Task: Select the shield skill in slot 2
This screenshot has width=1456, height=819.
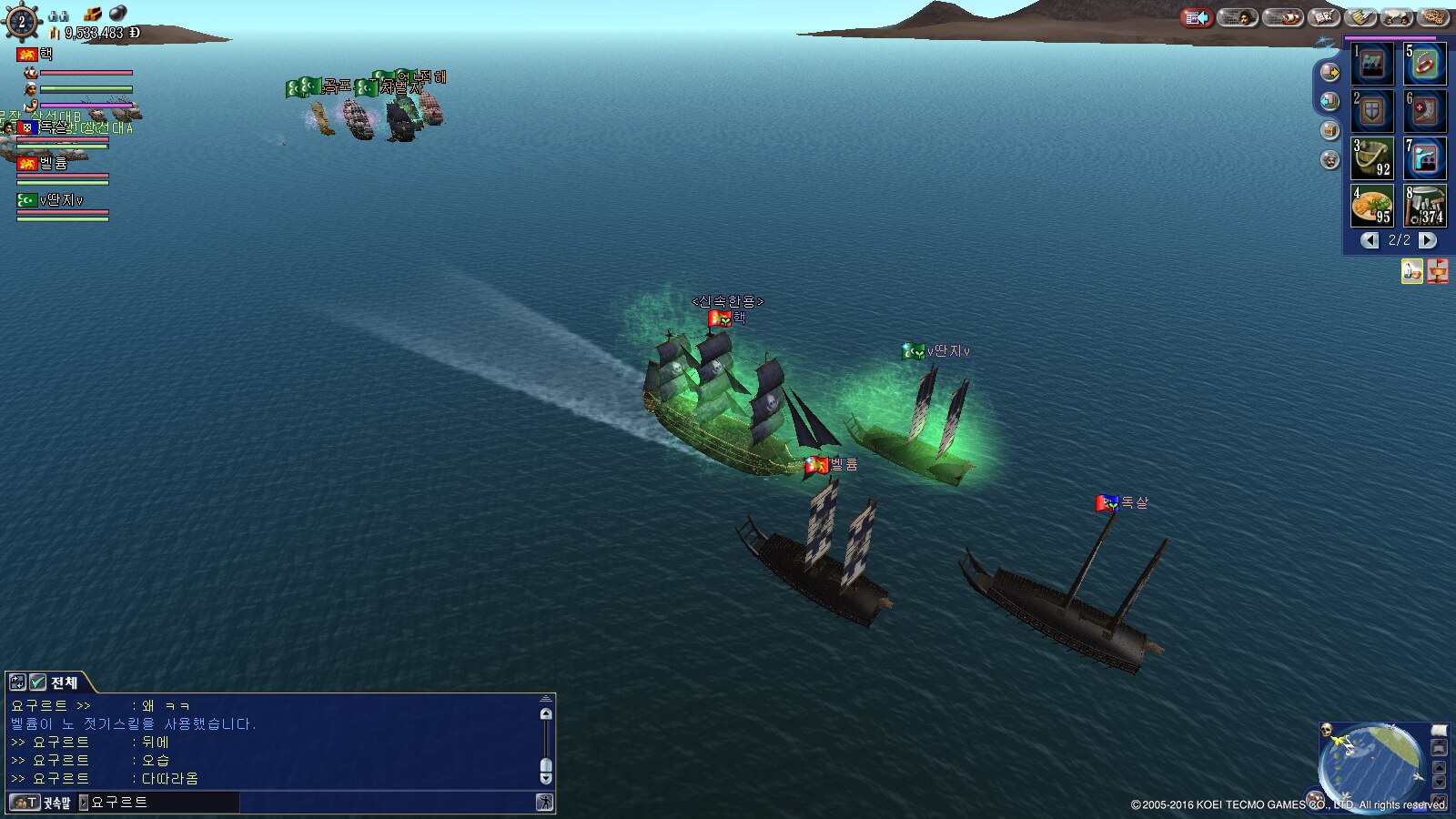Action: (1372, 111)
